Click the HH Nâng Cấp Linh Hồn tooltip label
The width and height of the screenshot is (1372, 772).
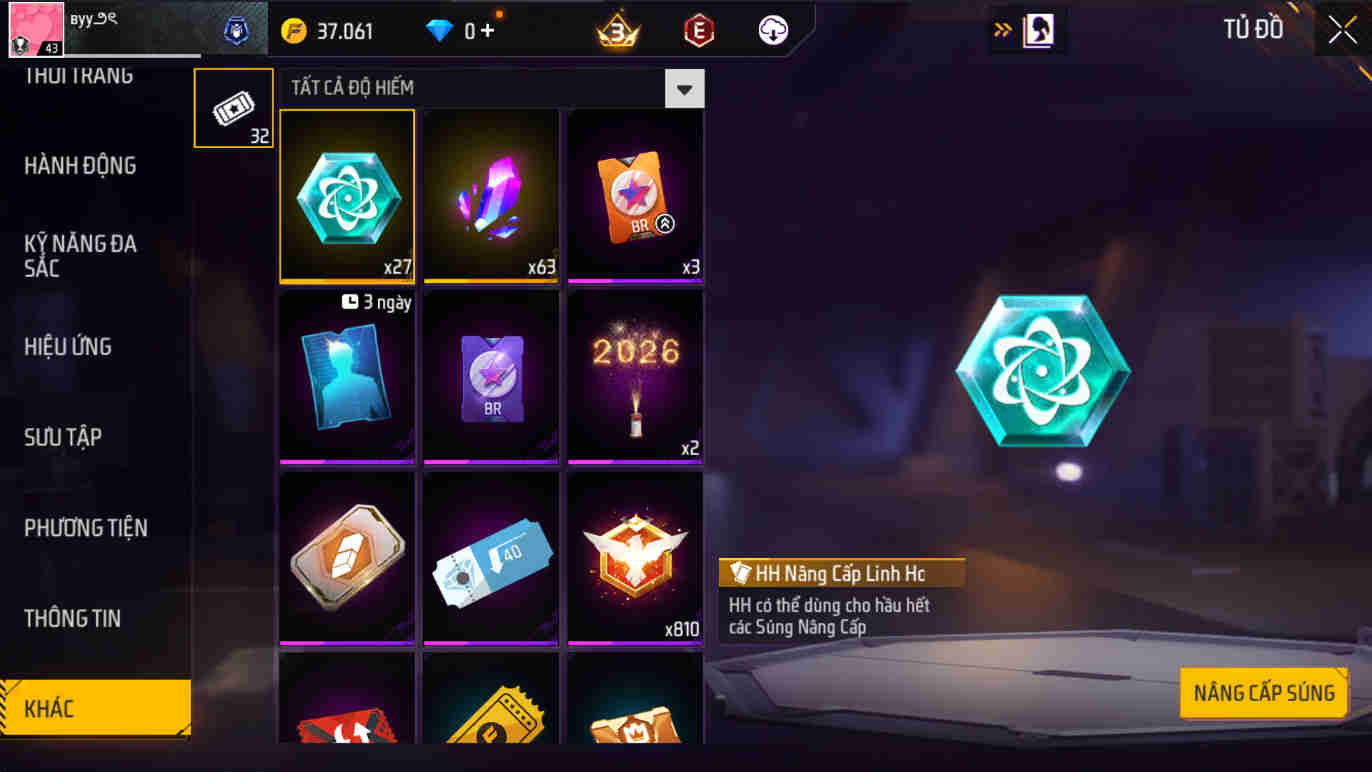840,573
